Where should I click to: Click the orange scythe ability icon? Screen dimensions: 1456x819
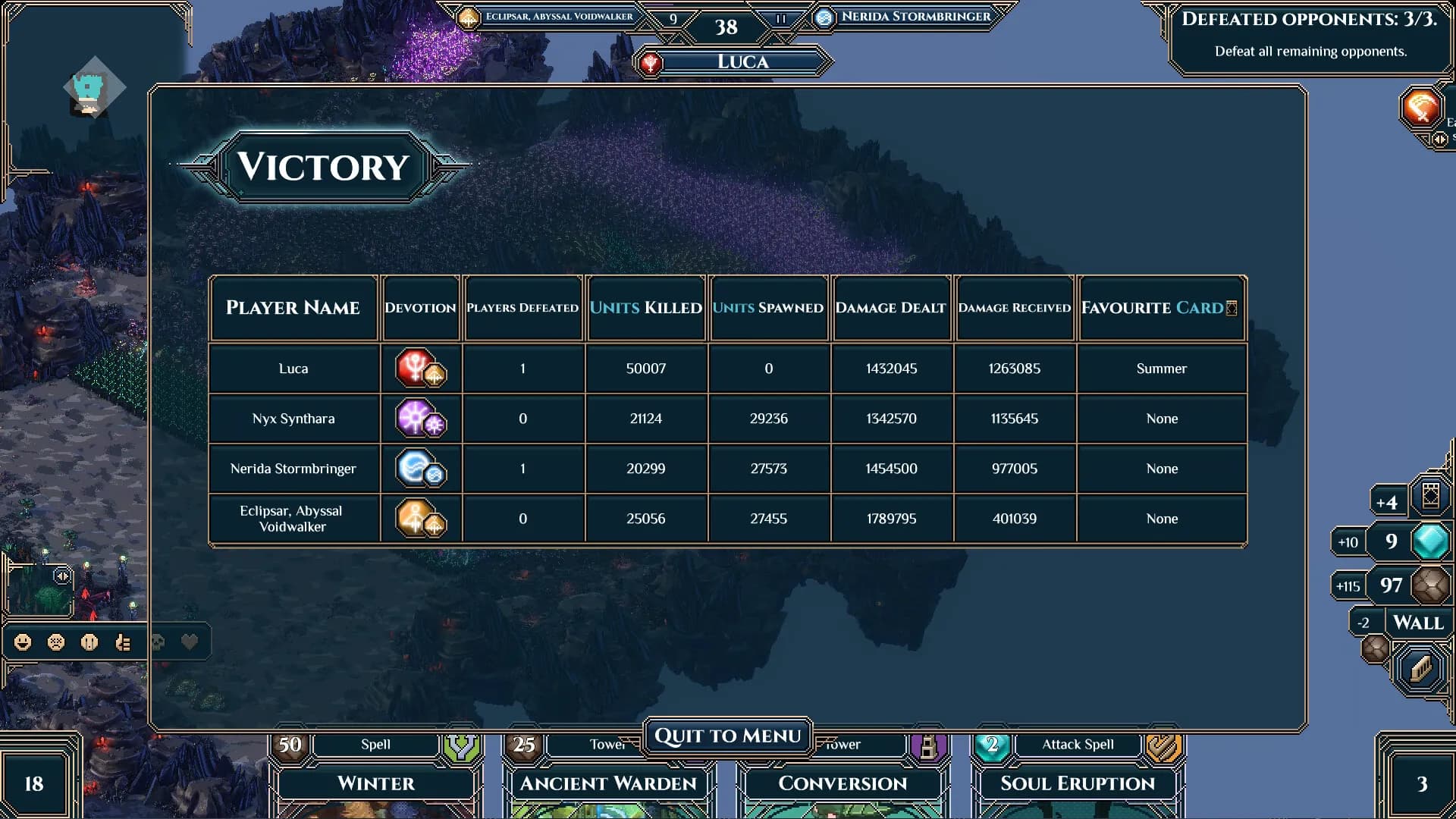click(x=1421, y=107)
